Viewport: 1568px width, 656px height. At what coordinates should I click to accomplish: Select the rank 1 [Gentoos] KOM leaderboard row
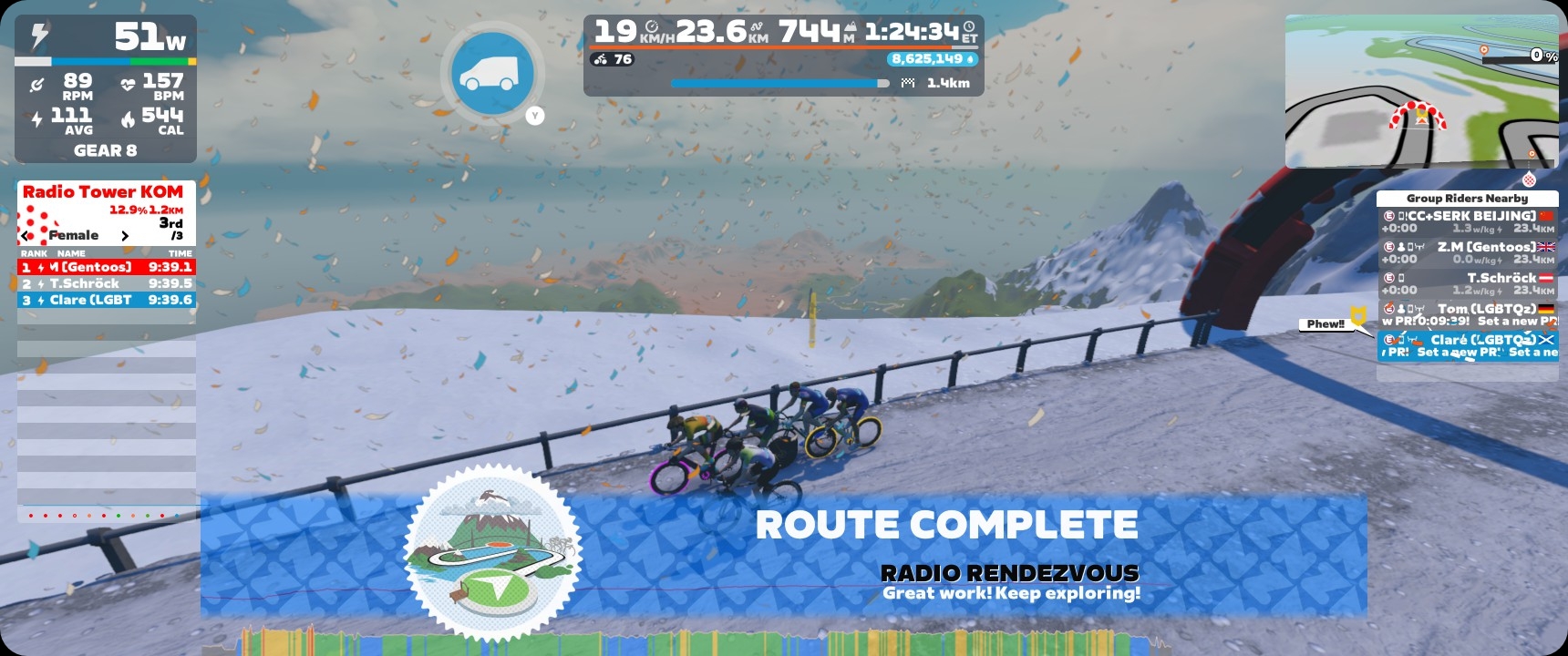(107, 267)
